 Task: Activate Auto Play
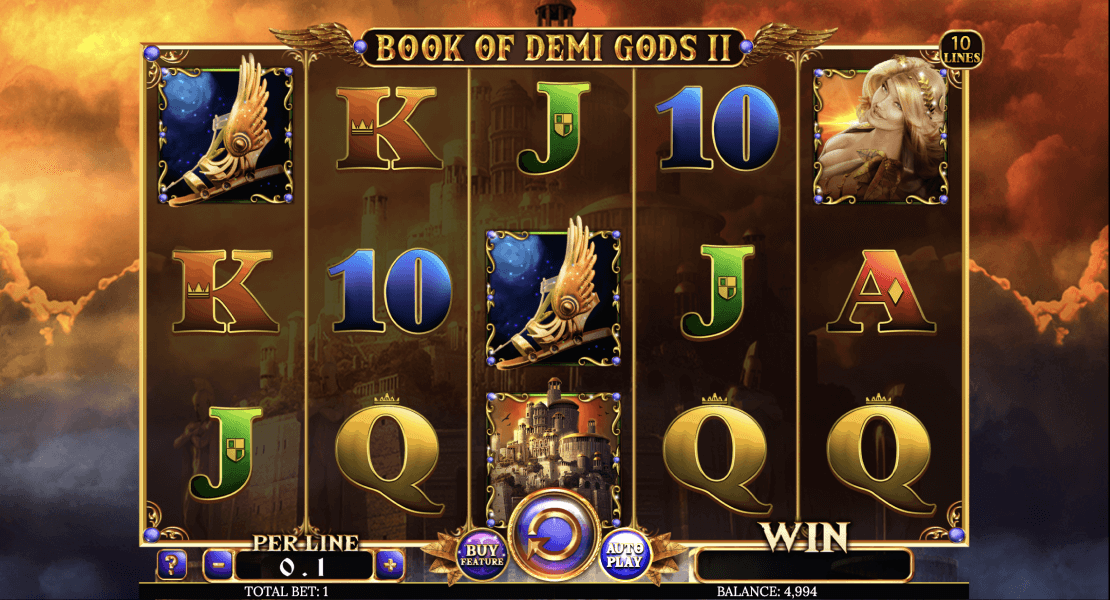coord(626,554)
